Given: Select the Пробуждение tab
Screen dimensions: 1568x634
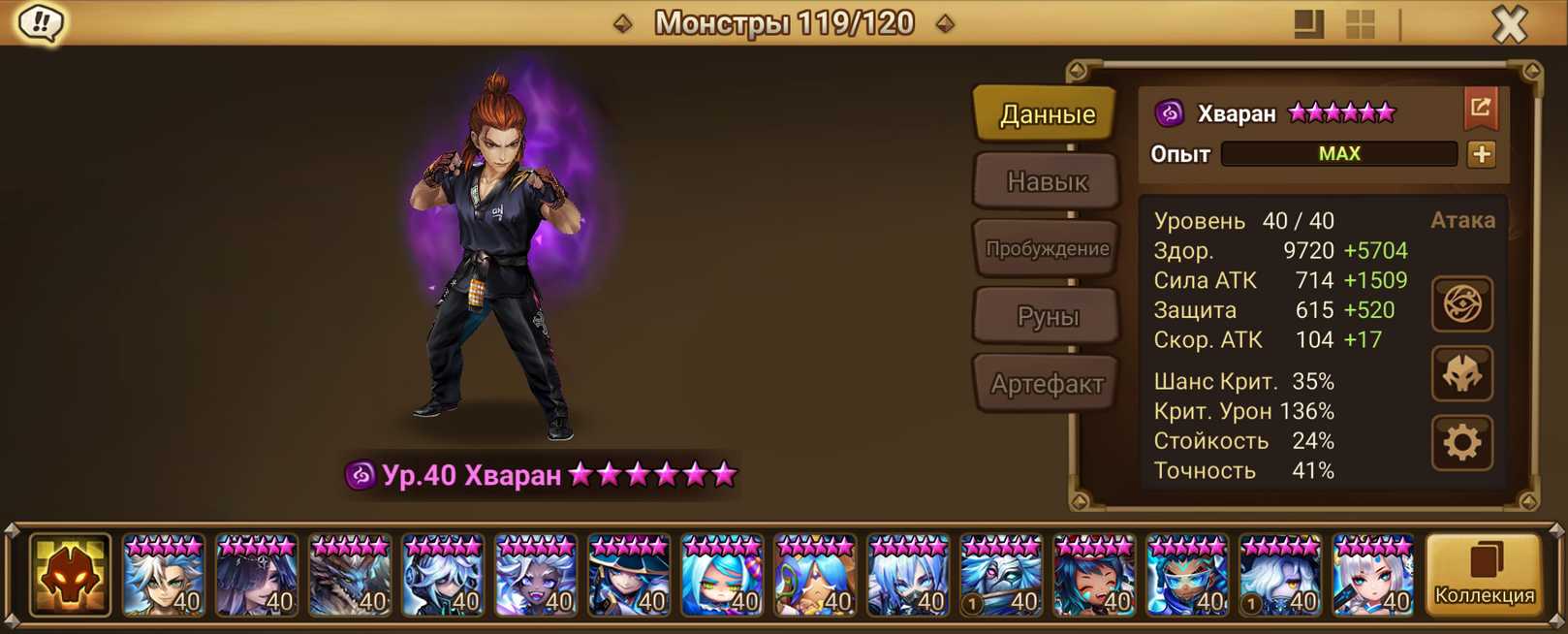Looking at the screenshot, I should tap(1047, 248).
